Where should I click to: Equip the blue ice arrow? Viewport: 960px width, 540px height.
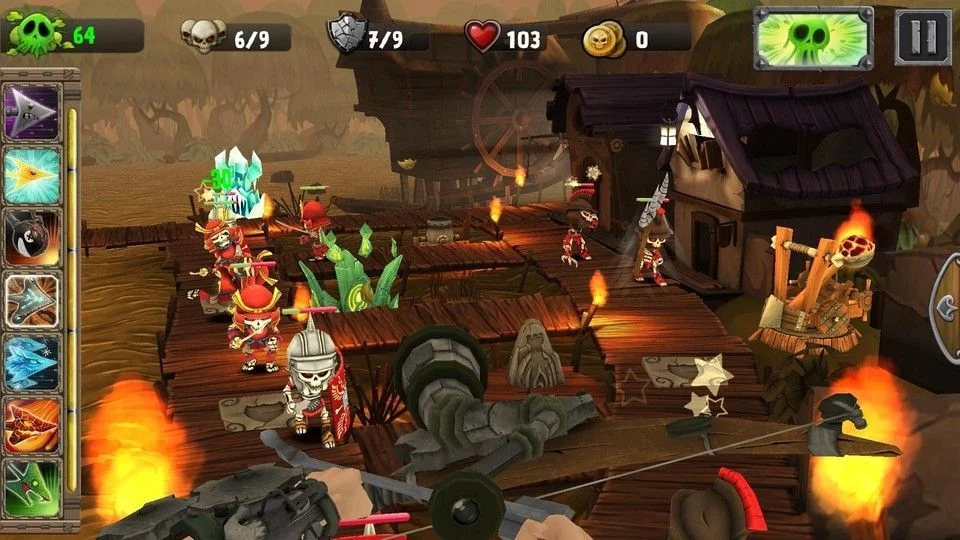pyautogui.click(x=33, y=361)
